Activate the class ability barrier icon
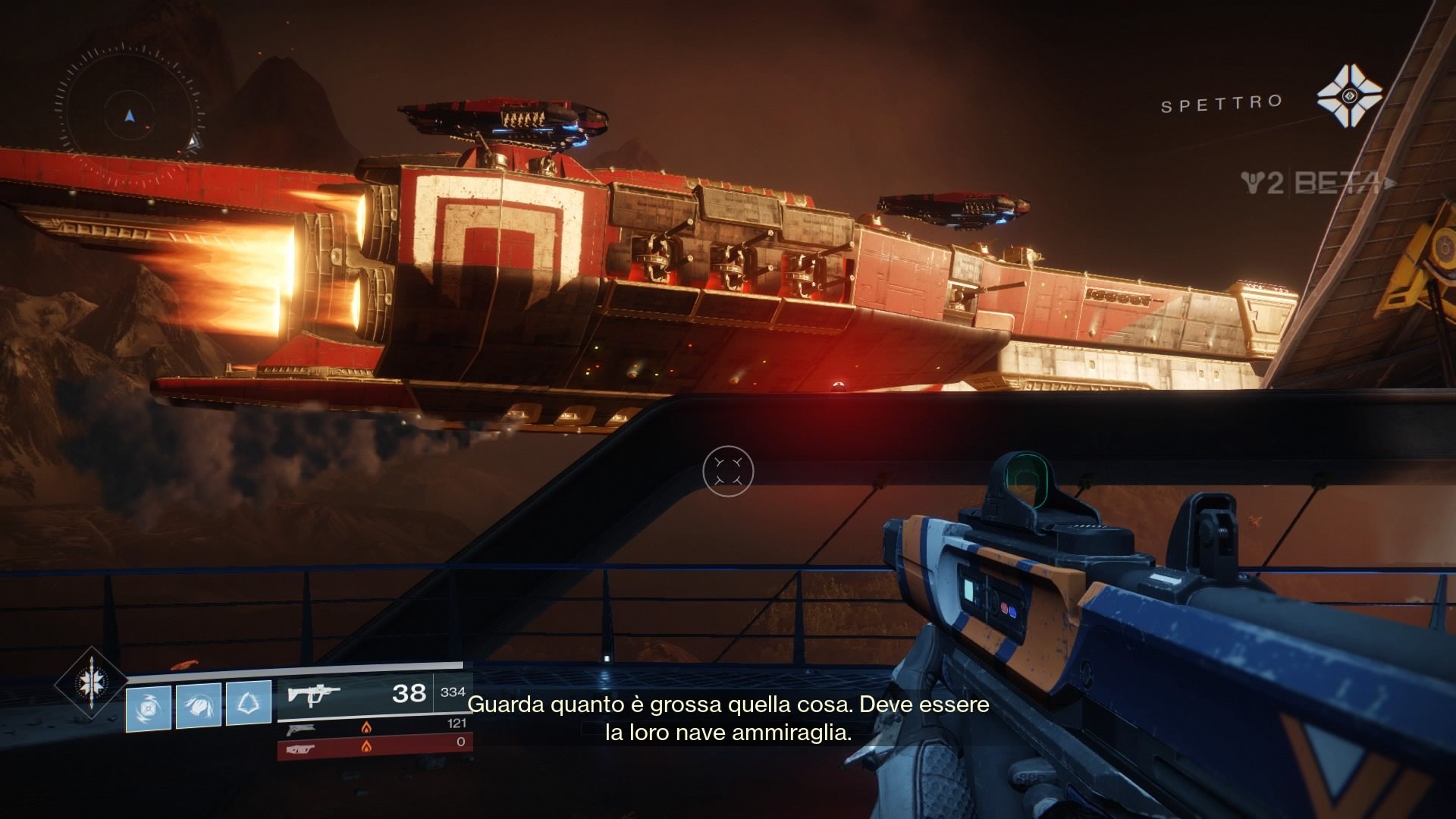Screen dimensions: 1456x819 [249, 704]
